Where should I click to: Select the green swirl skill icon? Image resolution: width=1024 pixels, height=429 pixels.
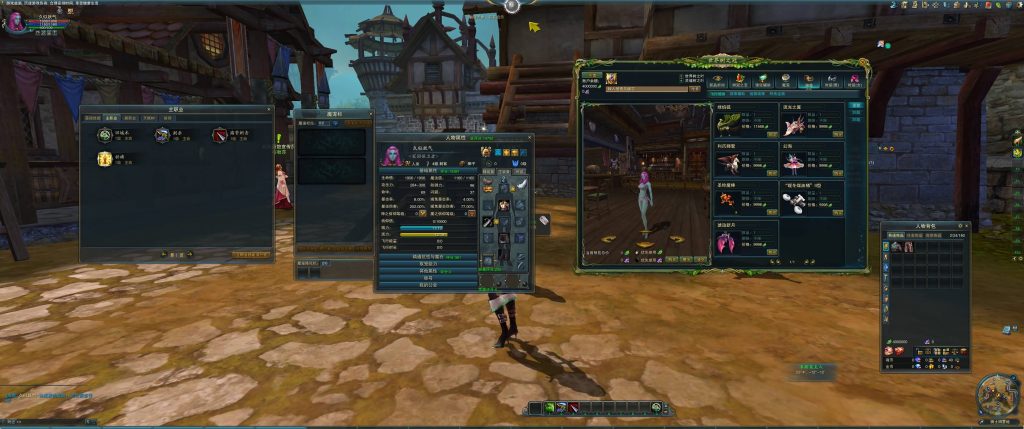[x=104, y=134]
